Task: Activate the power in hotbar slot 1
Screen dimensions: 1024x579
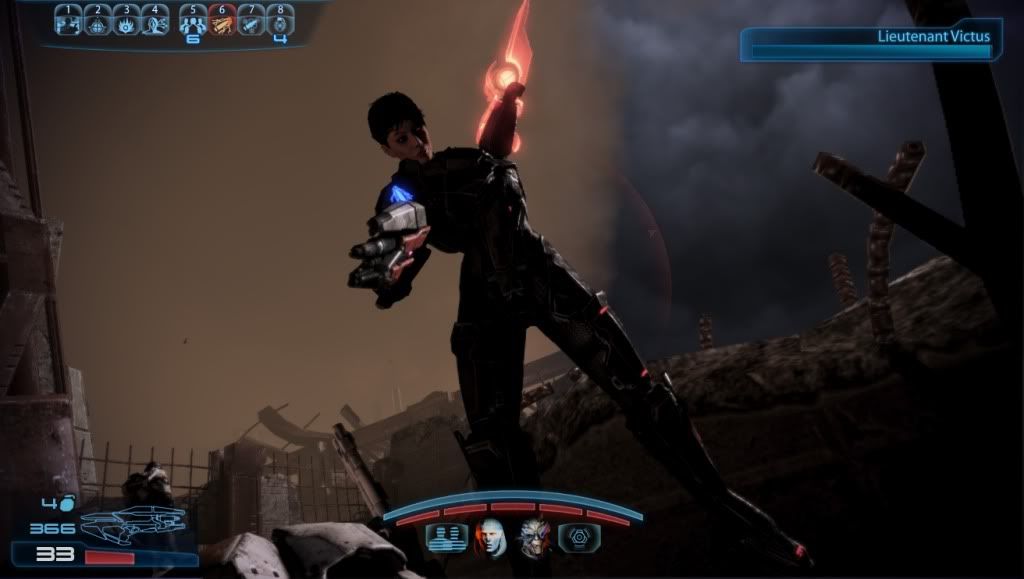Action: tap(68, 20)
